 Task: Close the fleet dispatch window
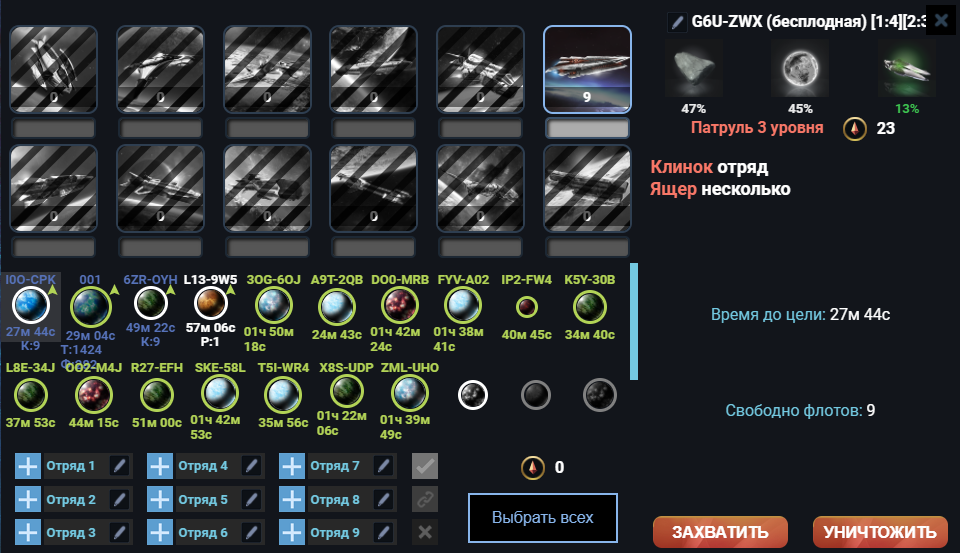940,19
